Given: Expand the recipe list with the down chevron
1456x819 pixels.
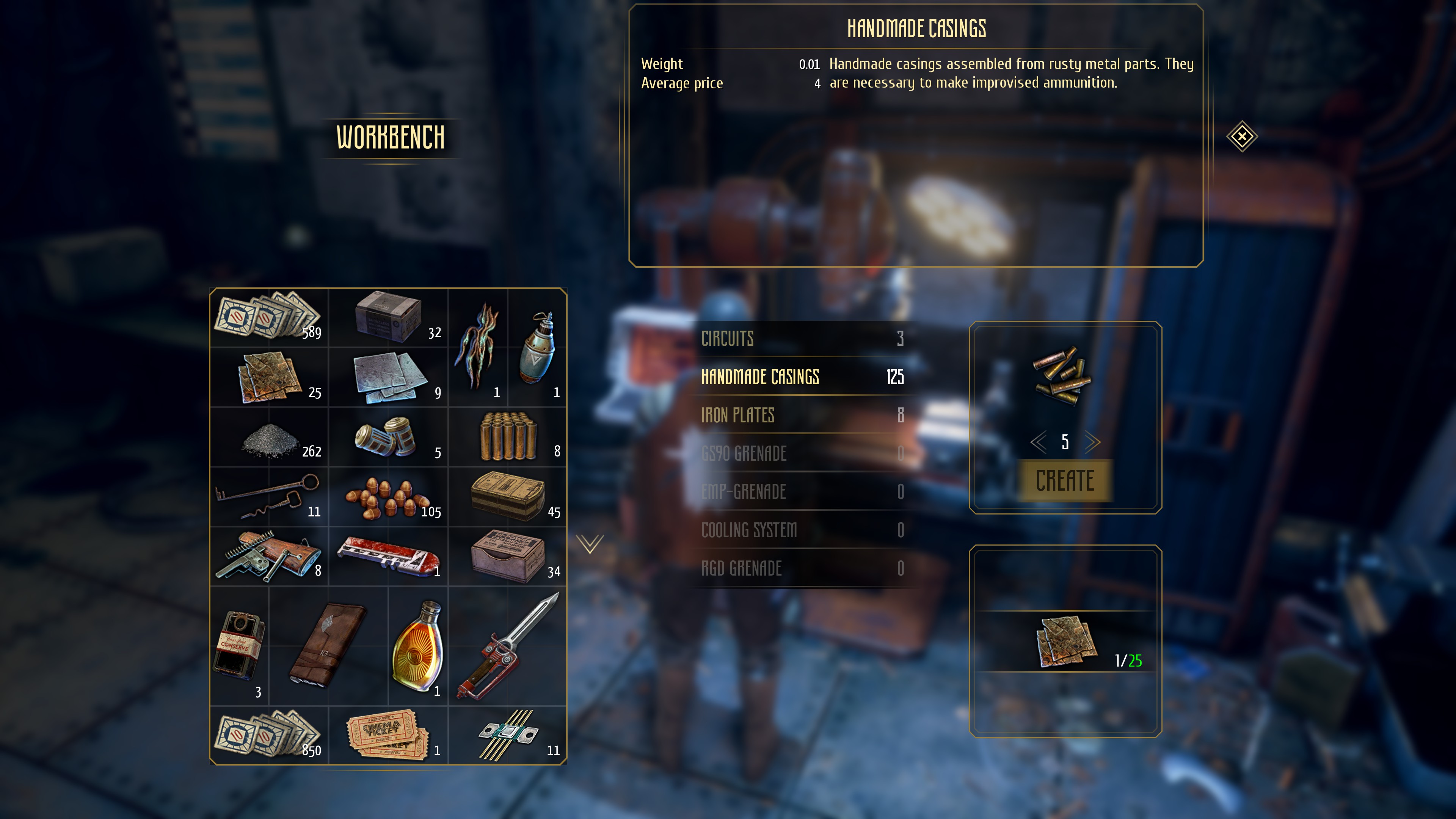Looking at the screenshot, I should point(590,544).
